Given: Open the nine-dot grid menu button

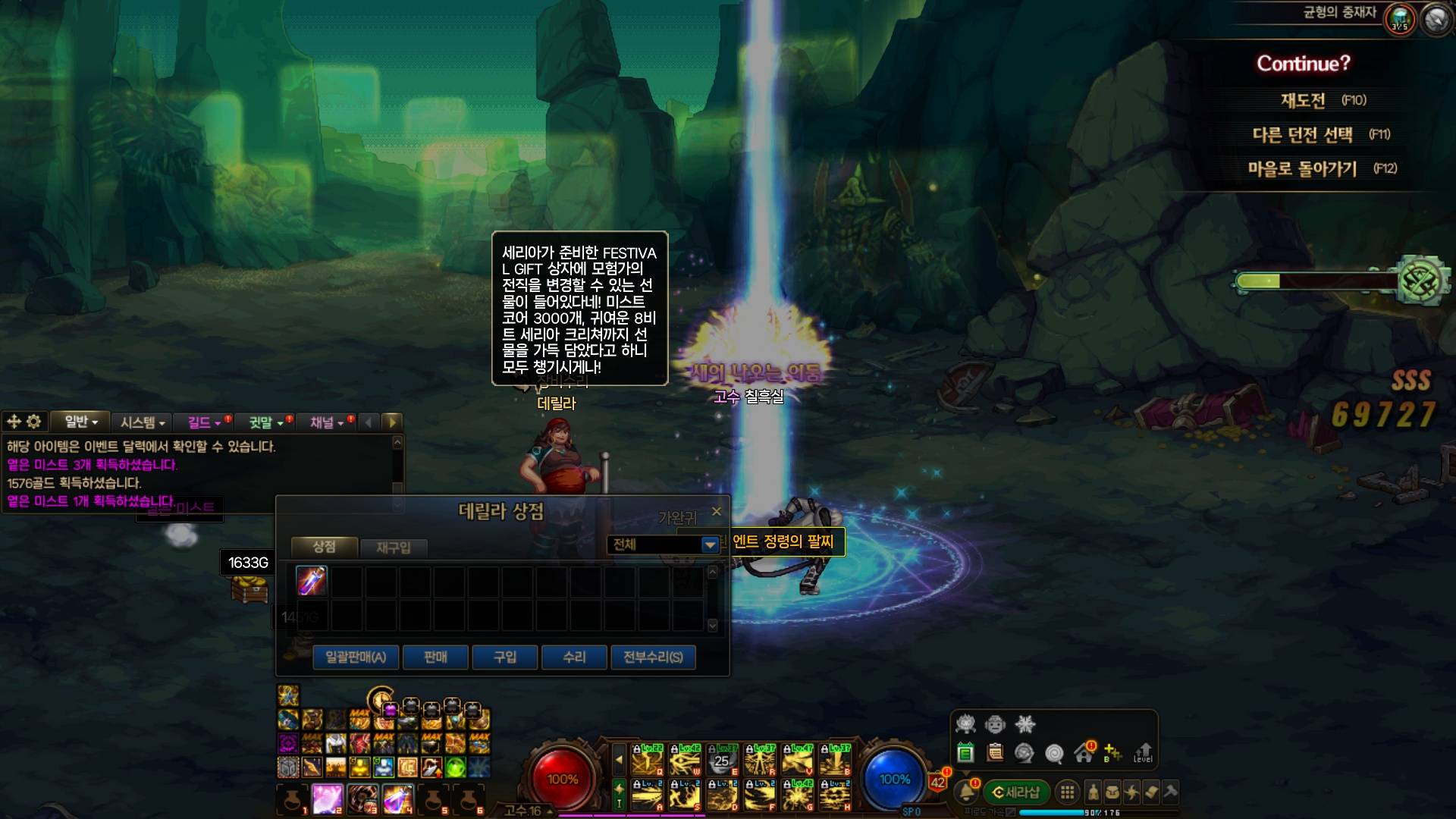Looking at the screenshot, I should click(1067, 792).
